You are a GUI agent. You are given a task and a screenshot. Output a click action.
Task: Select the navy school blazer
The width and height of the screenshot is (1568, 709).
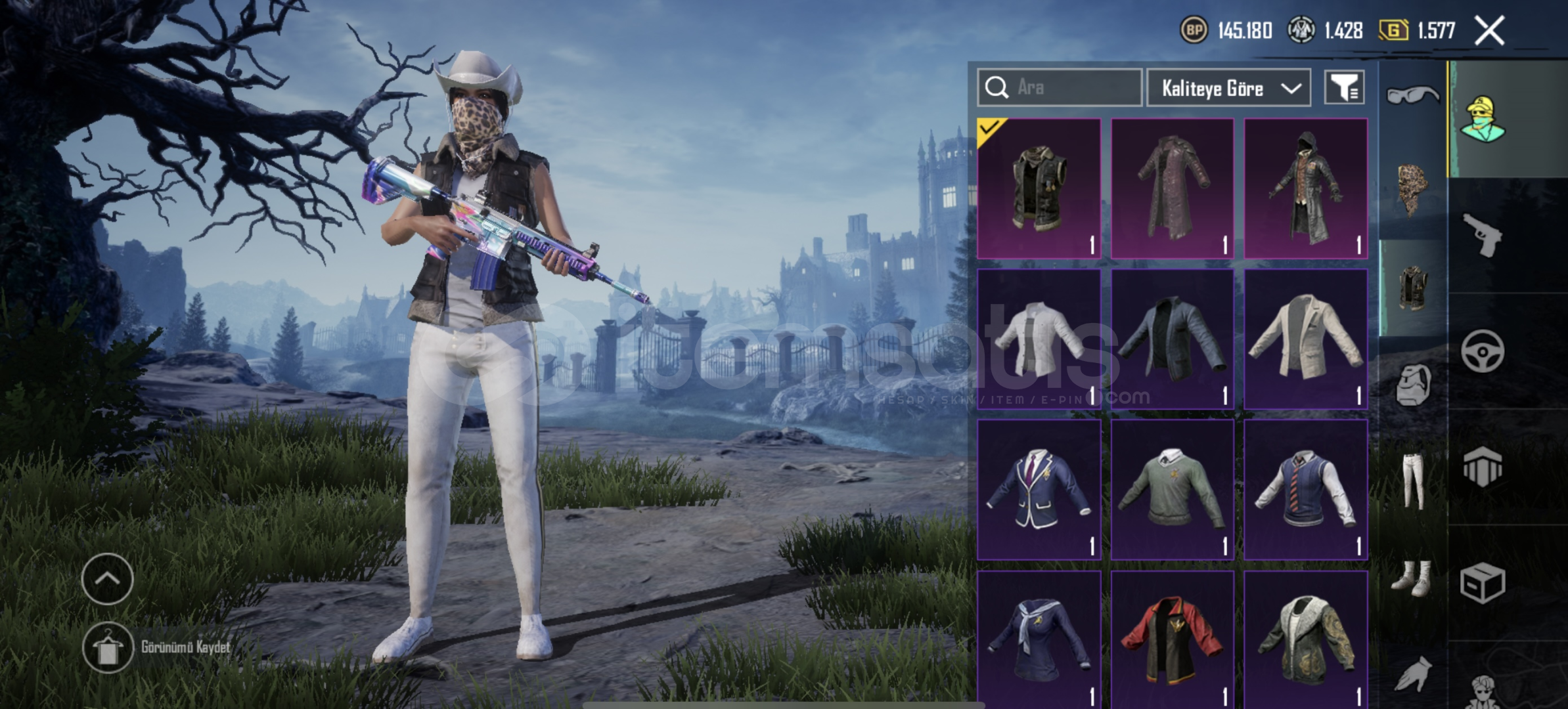click(x=1039, y=490)
